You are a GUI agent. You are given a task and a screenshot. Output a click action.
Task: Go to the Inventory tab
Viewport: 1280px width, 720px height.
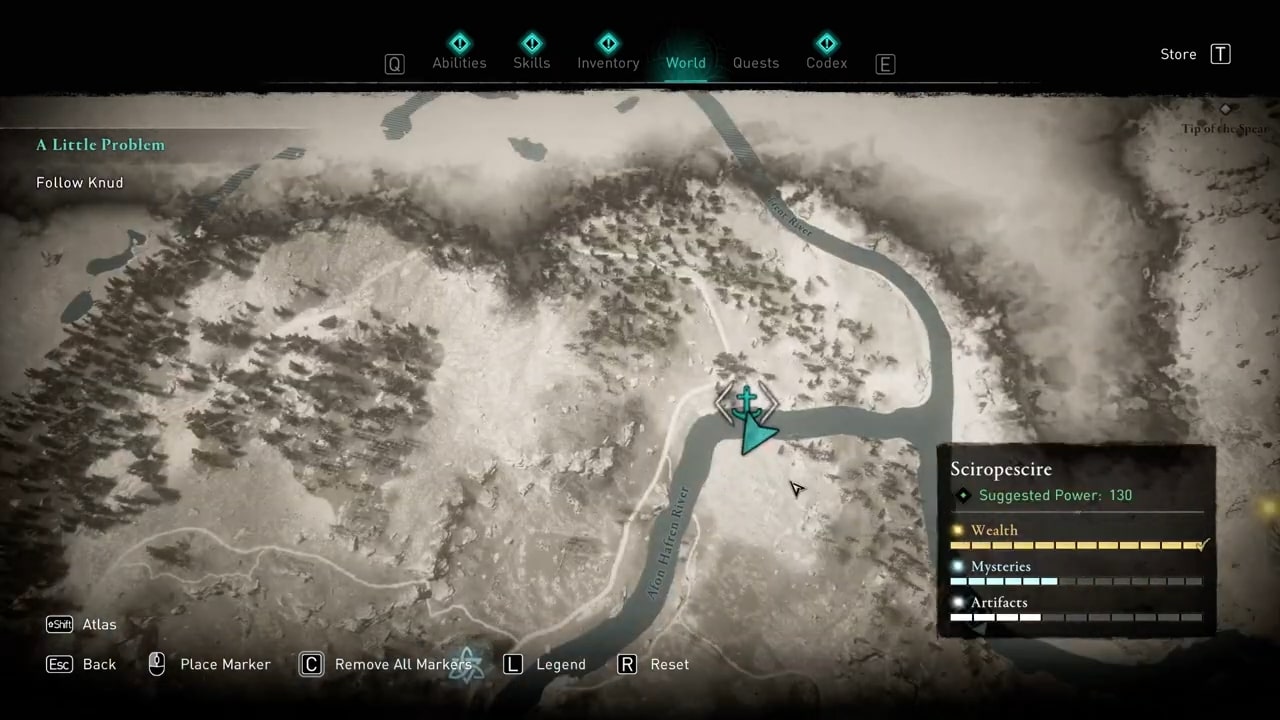coord(608,62)
